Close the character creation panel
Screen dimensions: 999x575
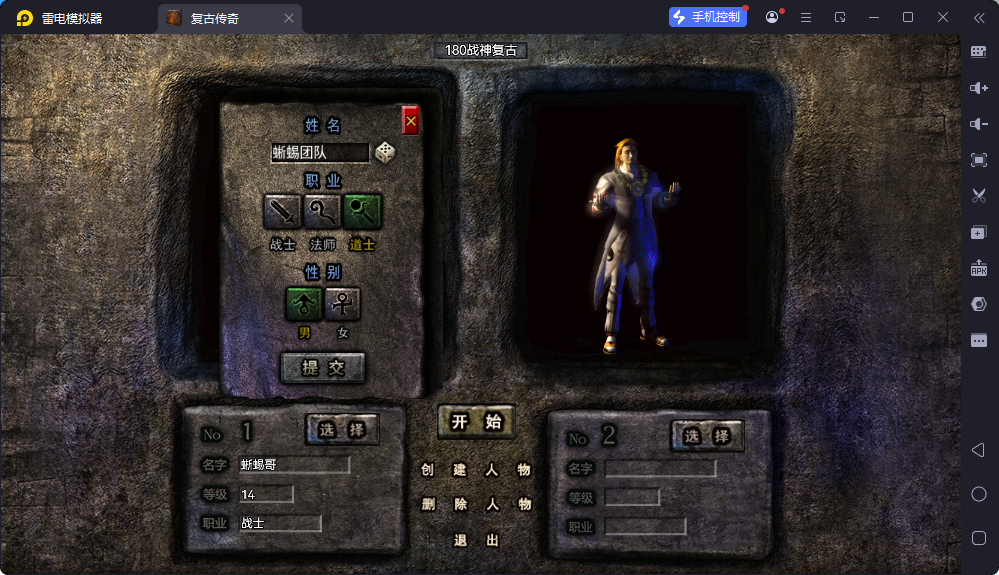coord(410,121)
